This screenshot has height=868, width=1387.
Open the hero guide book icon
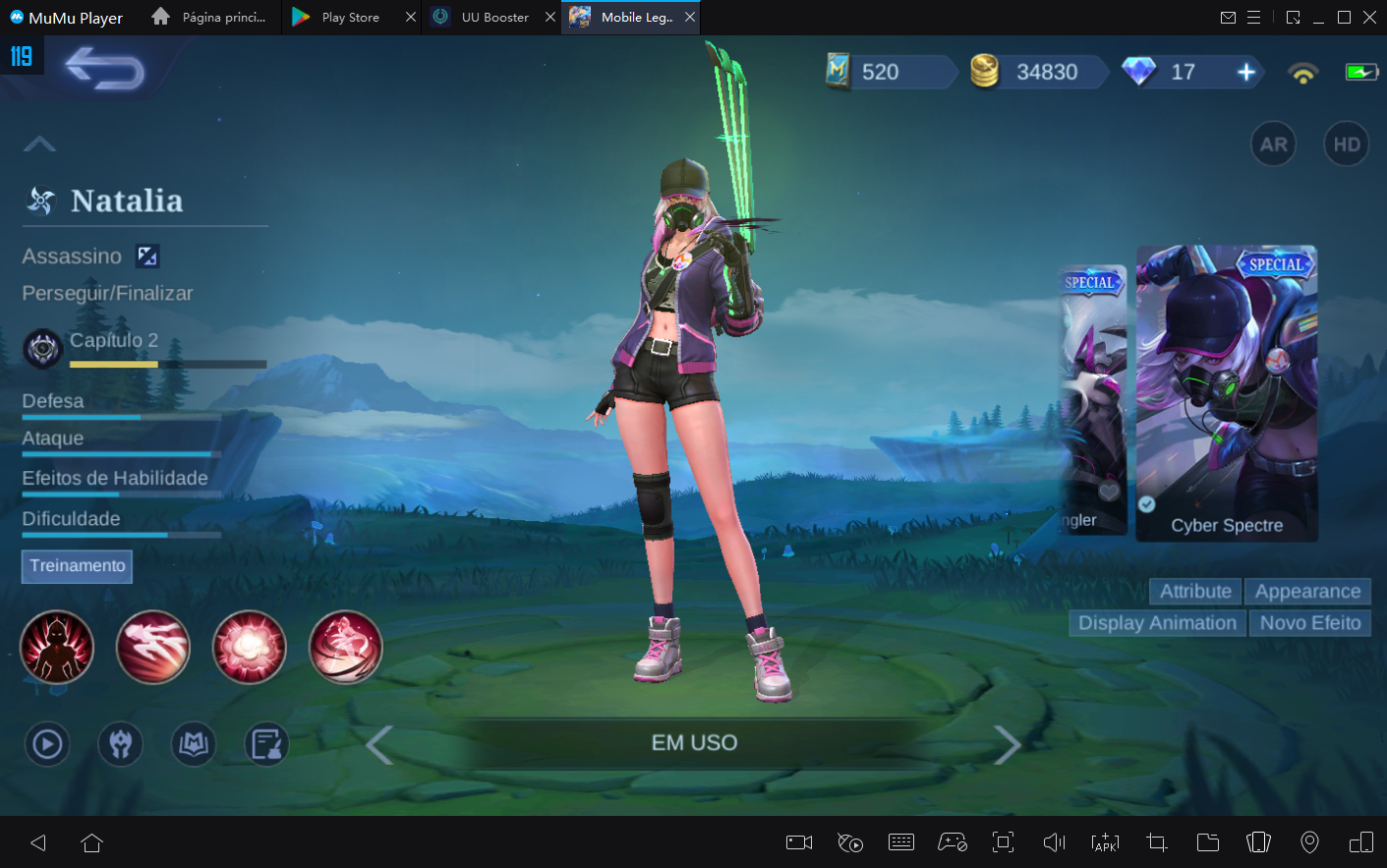pyautogui.click(x=193, y=744)
